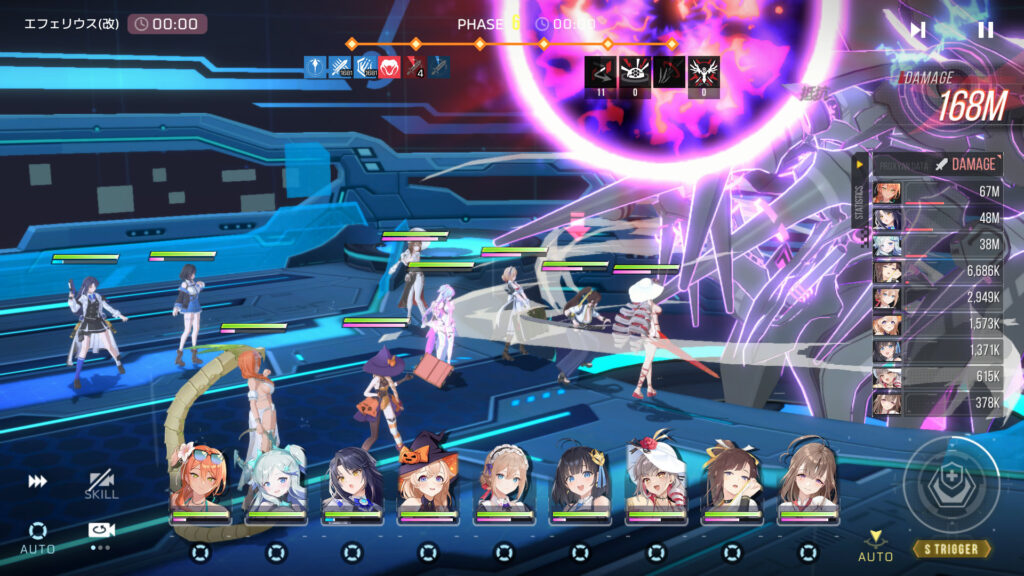Viewport: 1024px width, 576px height.
Task: Toggle AUTO for the S Trigger
Action: click(x=876, y=546)
